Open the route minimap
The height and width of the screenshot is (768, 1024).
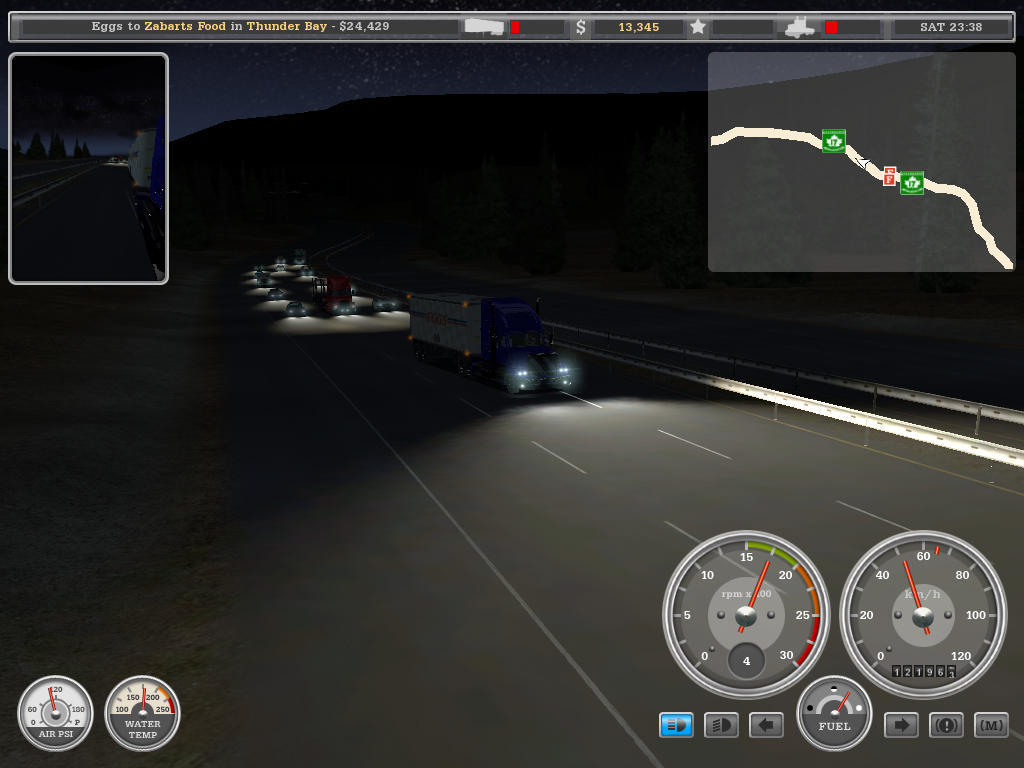[x=860, y=162]
